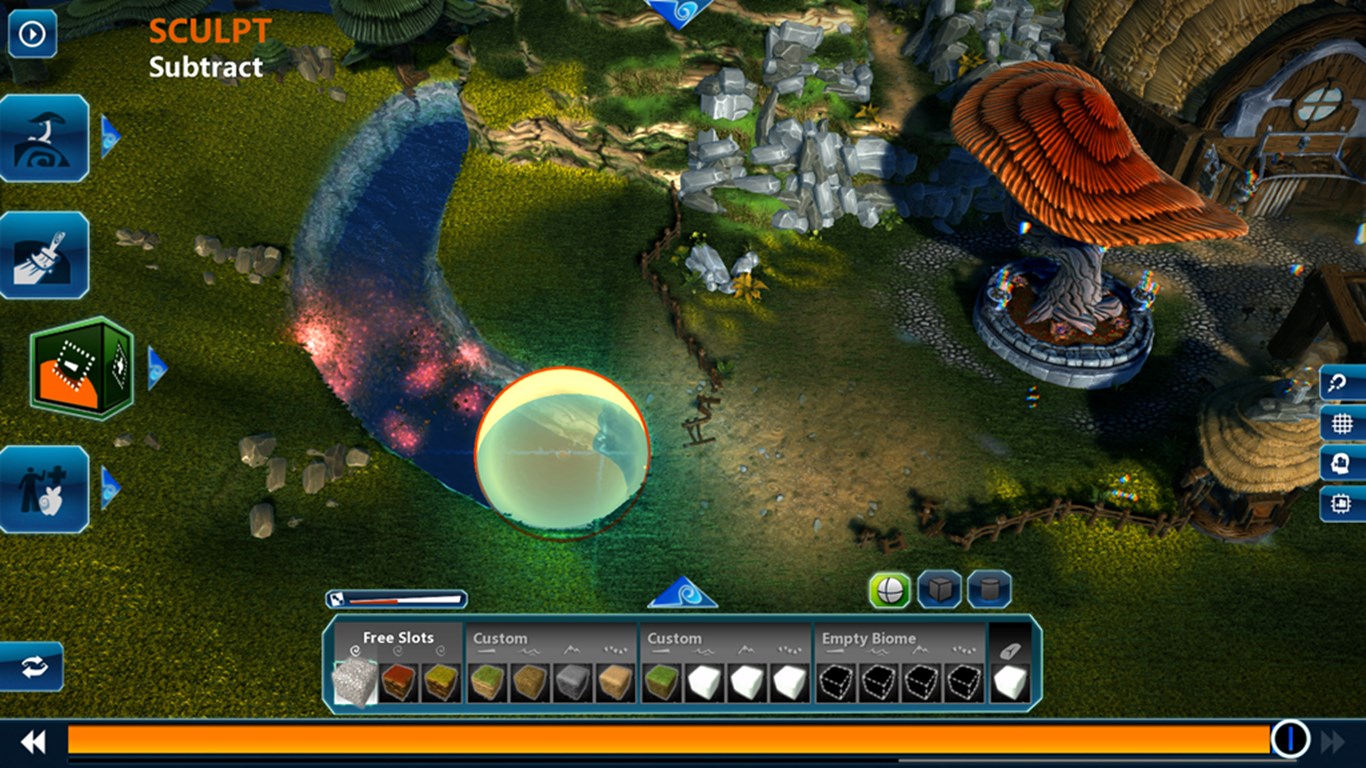Open the assistant helper icon on the right

click(x=1340, y=463)
